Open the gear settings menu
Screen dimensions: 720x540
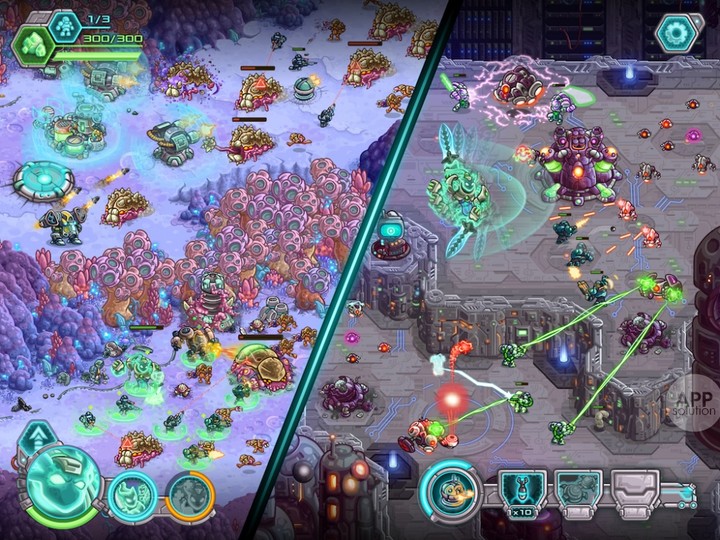pyautogui.click(x=675, y=33)
